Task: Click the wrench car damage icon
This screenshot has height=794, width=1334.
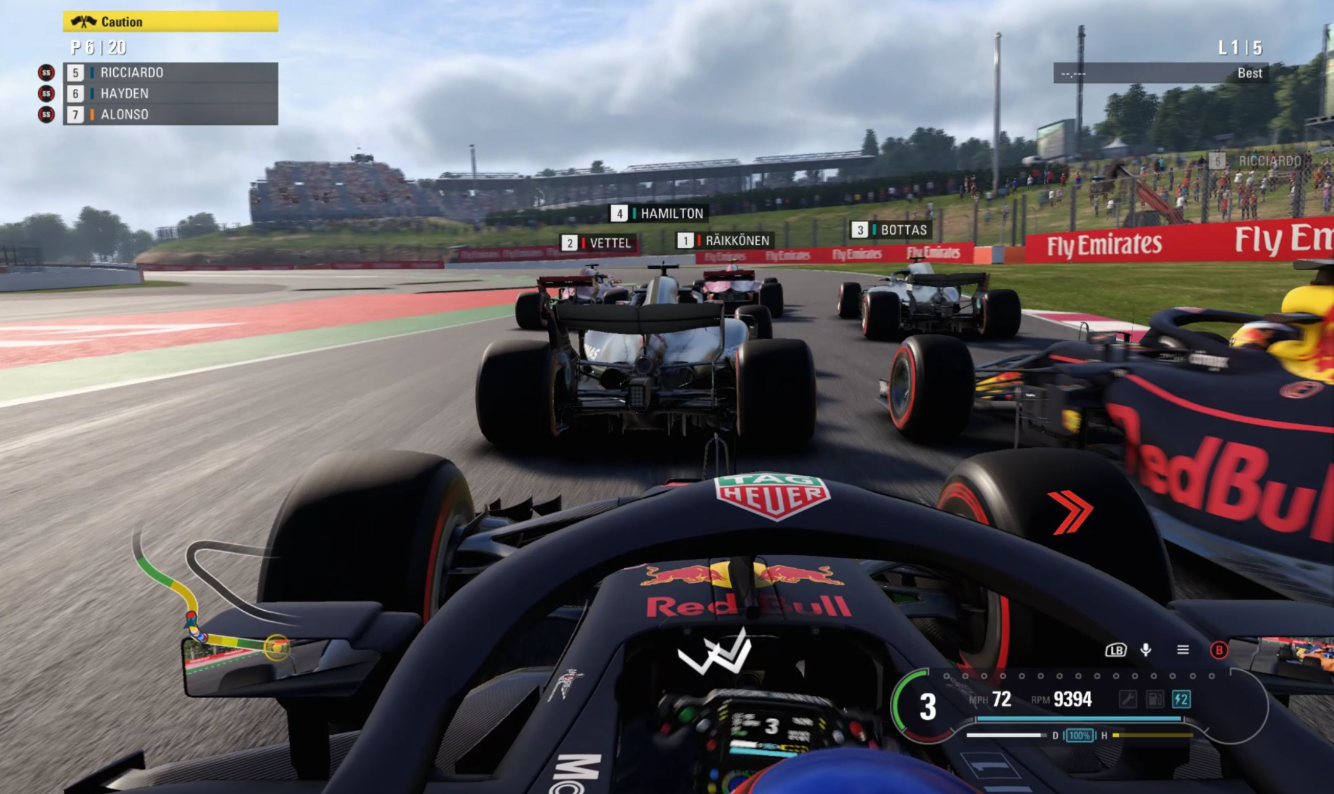Action: [1128, 698]
